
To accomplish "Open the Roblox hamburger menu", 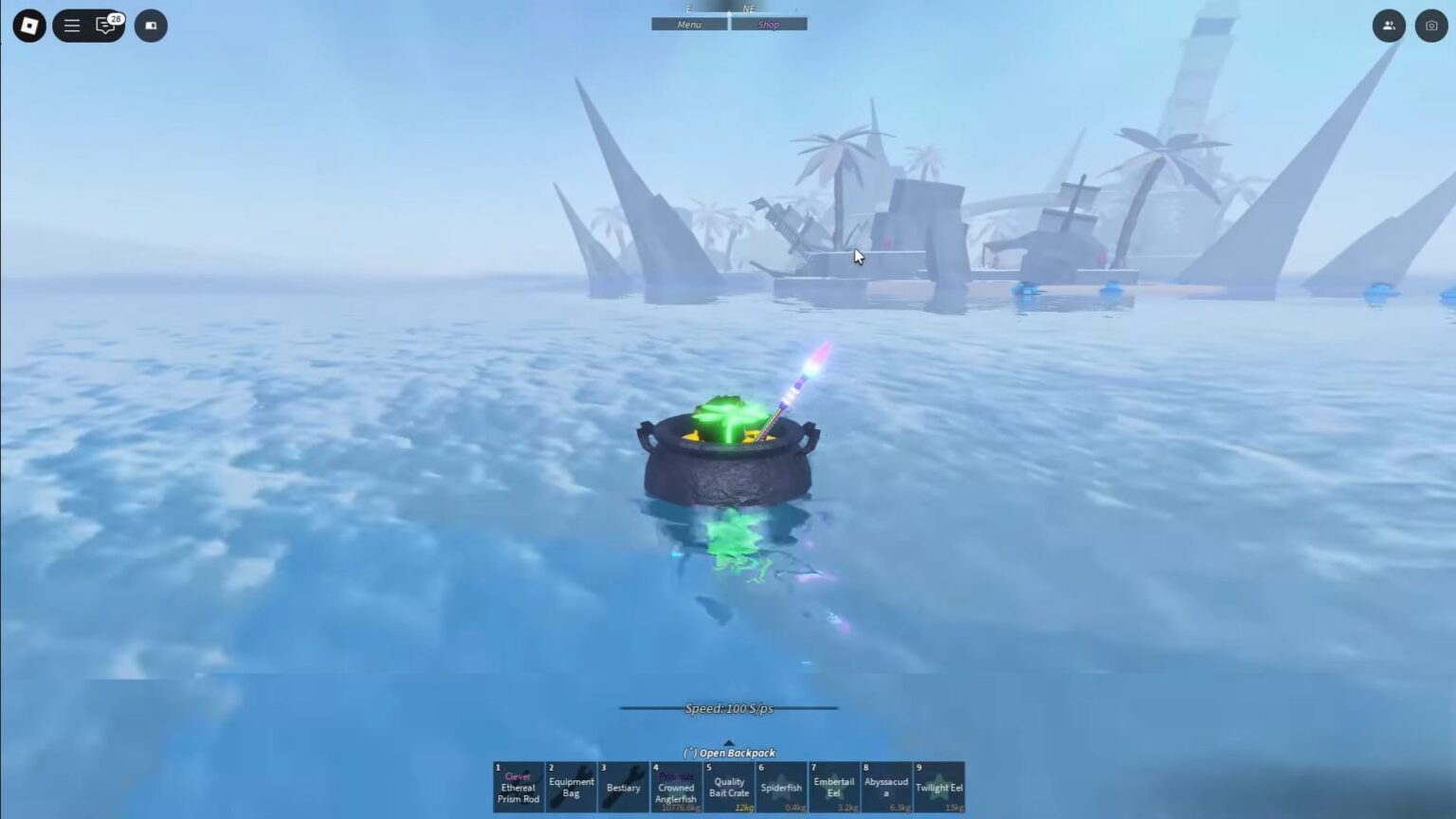I will tap(71, 26).
